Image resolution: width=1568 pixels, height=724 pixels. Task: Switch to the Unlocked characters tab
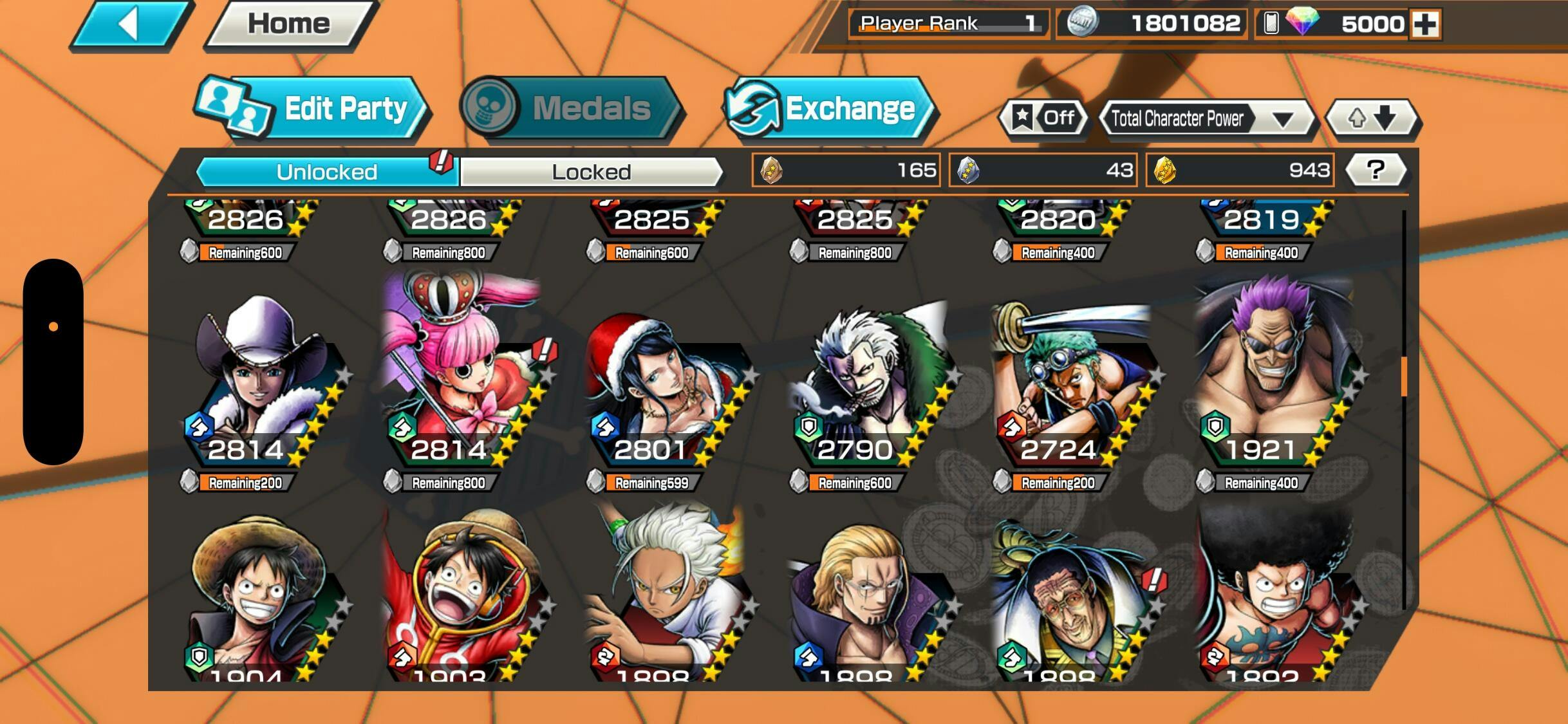(327, 172)
